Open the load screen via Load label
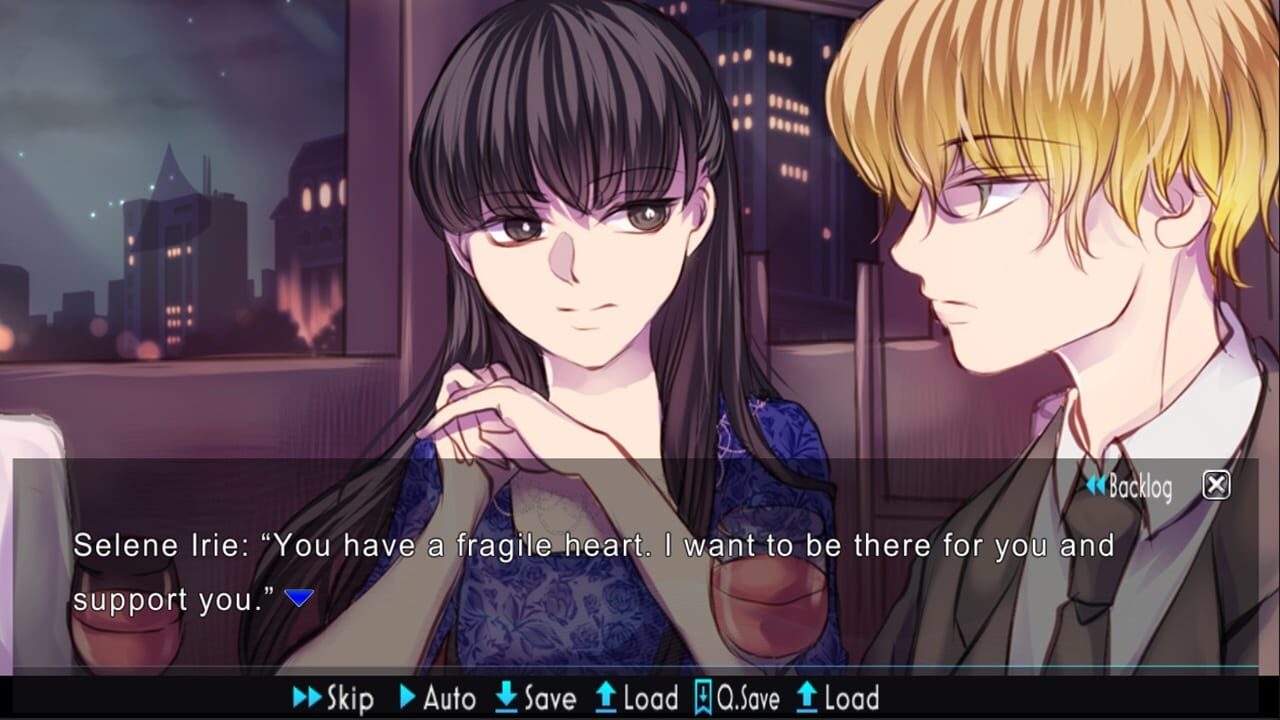 pos(648,698)
